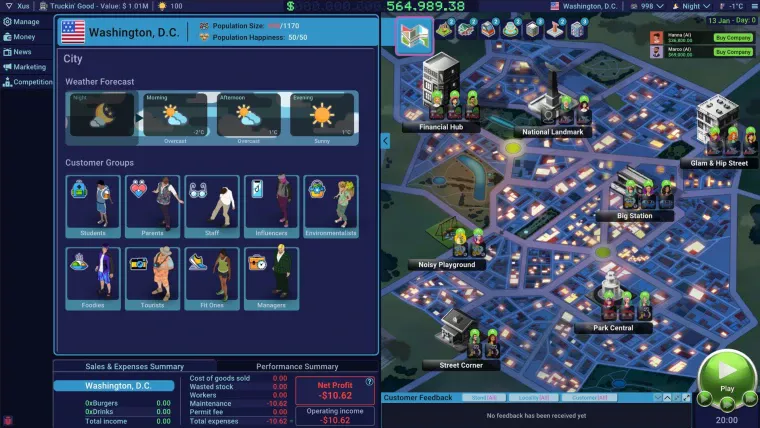Select the Managers customer group
Image resolution: width=760 pixels, height=428 pixels.
tap(271, 277)
